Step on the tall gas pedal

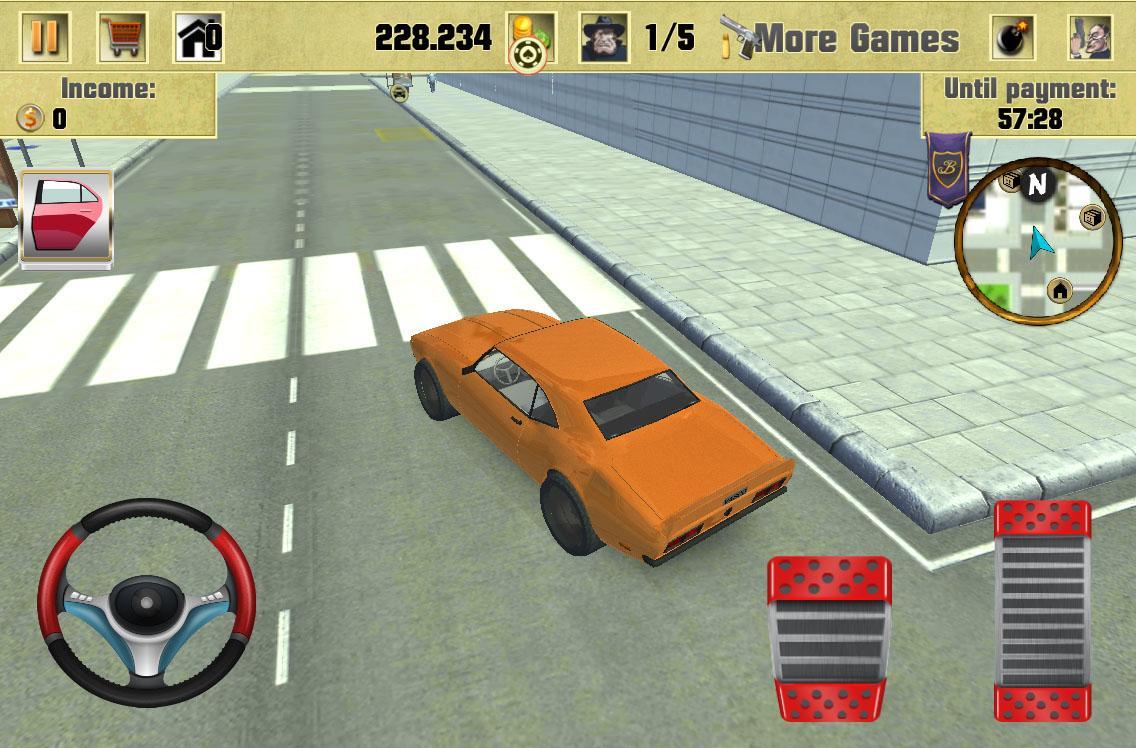(1042, 610)
